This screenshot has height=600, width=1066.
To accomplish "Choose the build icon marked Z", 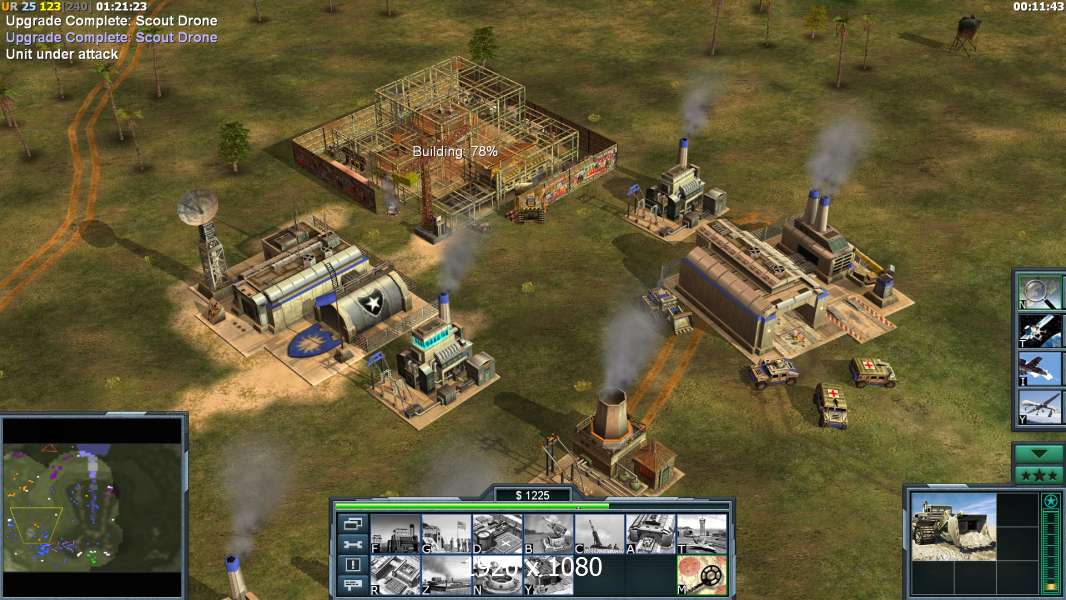I will 446,575.
